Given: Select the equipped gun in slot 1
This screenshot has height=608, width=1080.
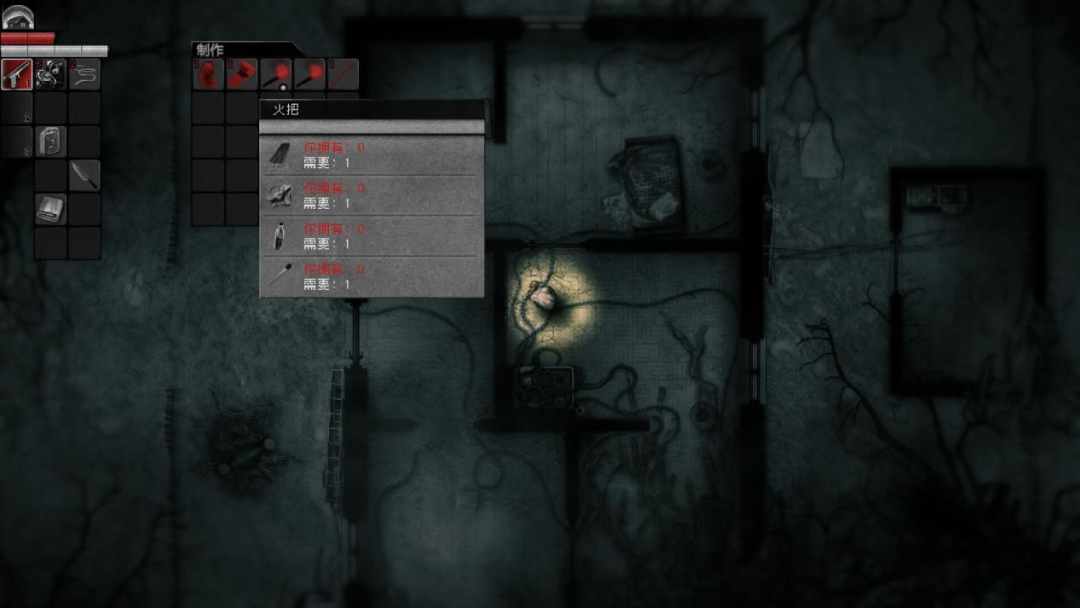Looking at the screenshot, I should pos(17,74).
